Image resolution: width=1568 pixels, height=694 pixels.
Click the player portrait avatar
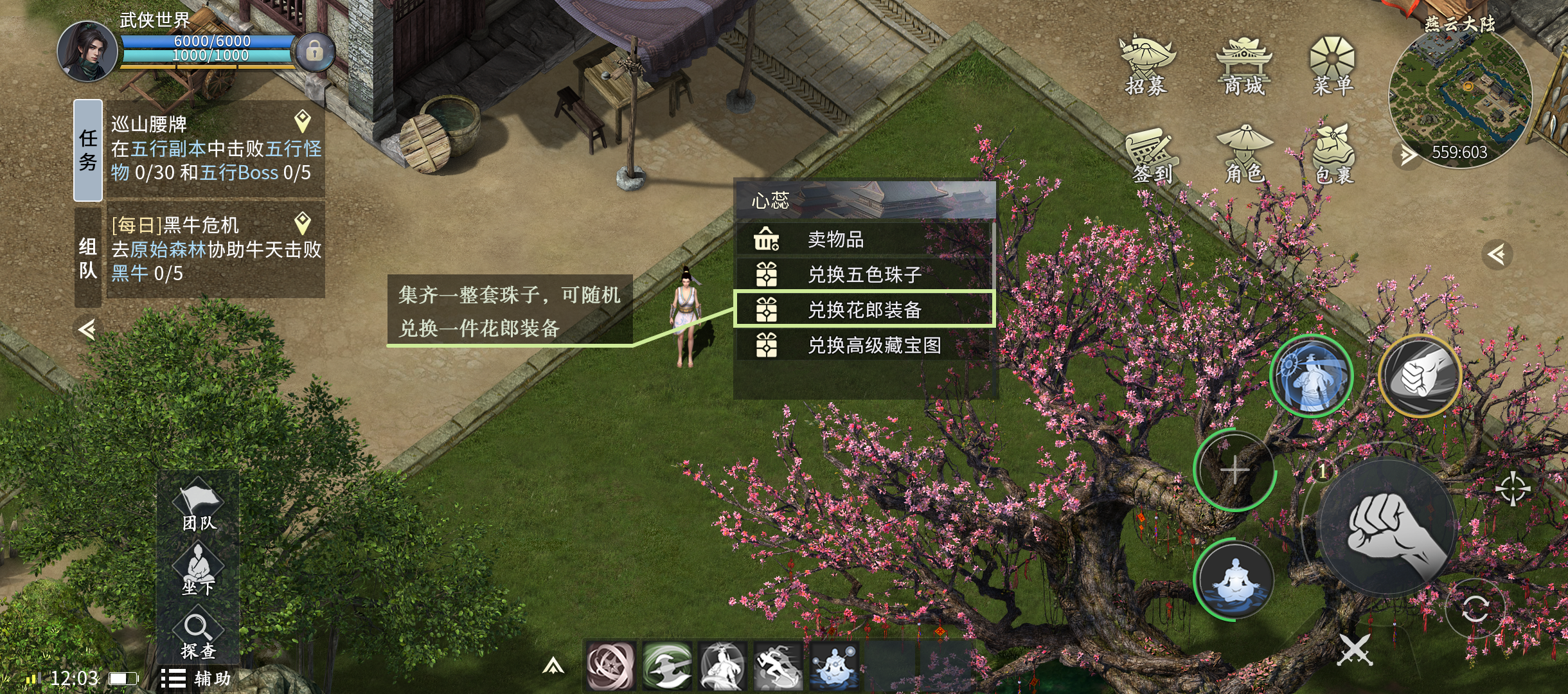86,51
